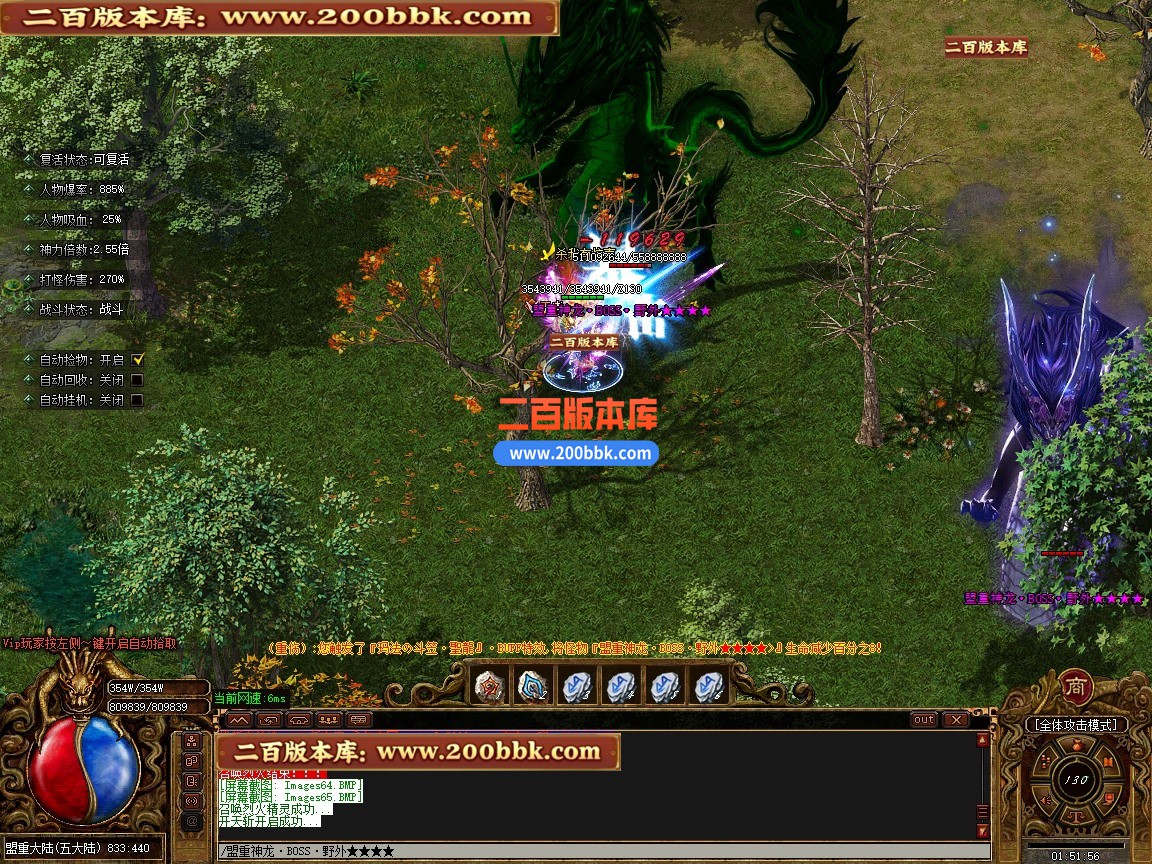Enable the 自动挂机 auto-battle checkbox
The height and width of the screenshot is (864, 1152).
[x=137, y=400]
